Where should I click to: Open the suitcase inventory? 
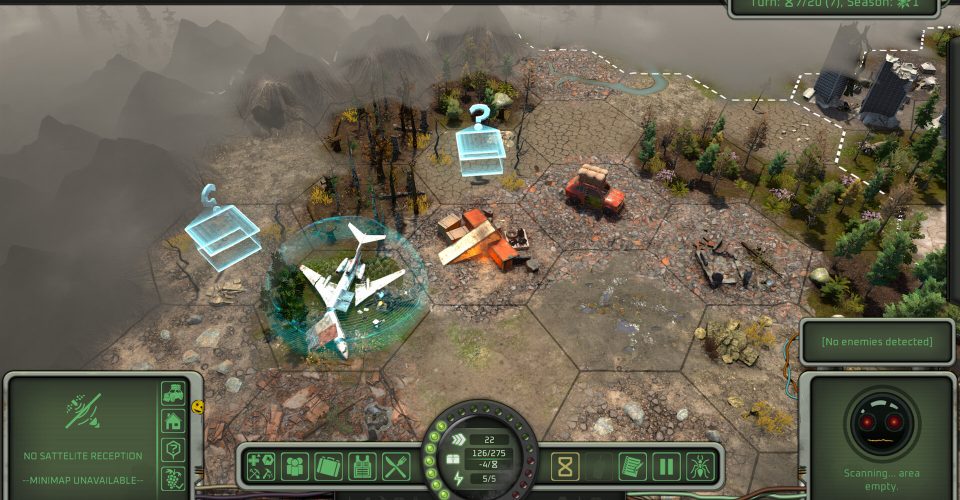(329, 466)
